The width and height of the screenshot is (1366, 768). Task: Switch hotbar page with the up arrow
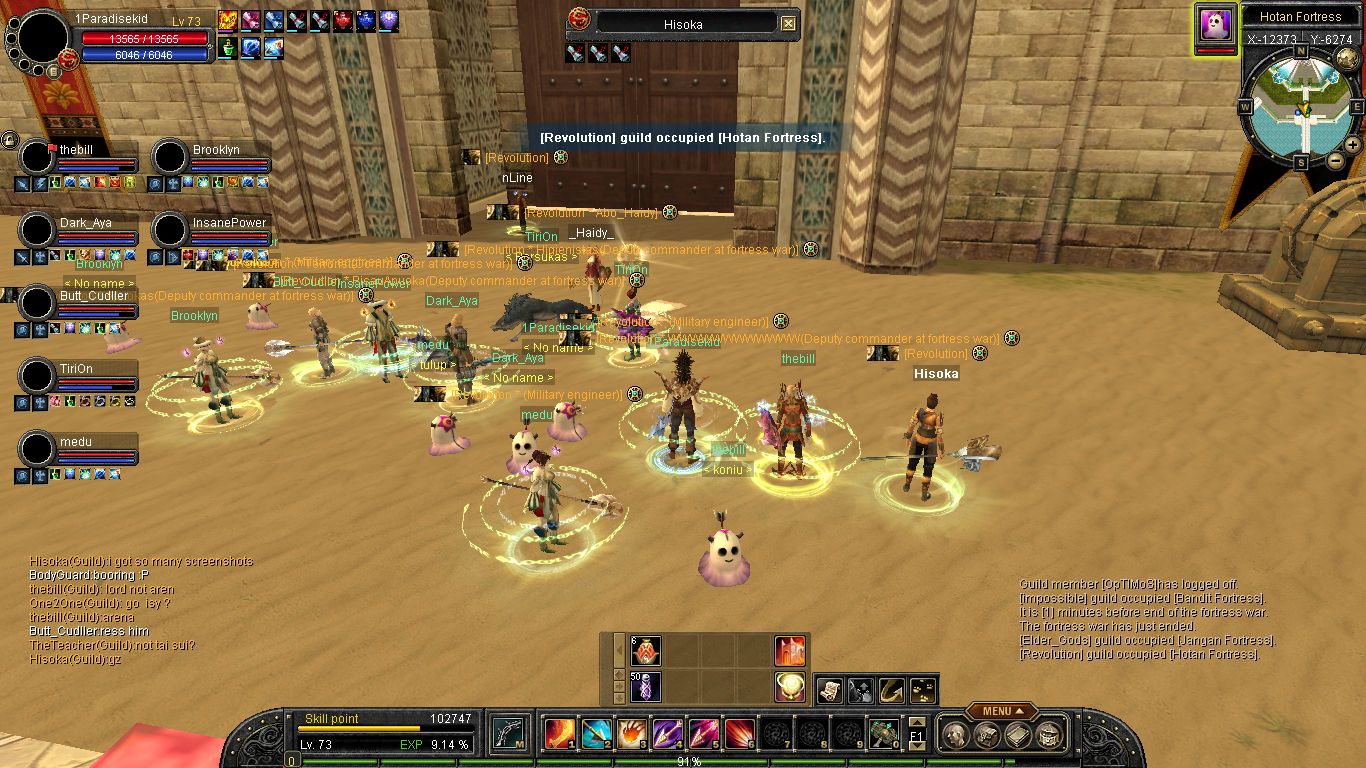point(916,722)
